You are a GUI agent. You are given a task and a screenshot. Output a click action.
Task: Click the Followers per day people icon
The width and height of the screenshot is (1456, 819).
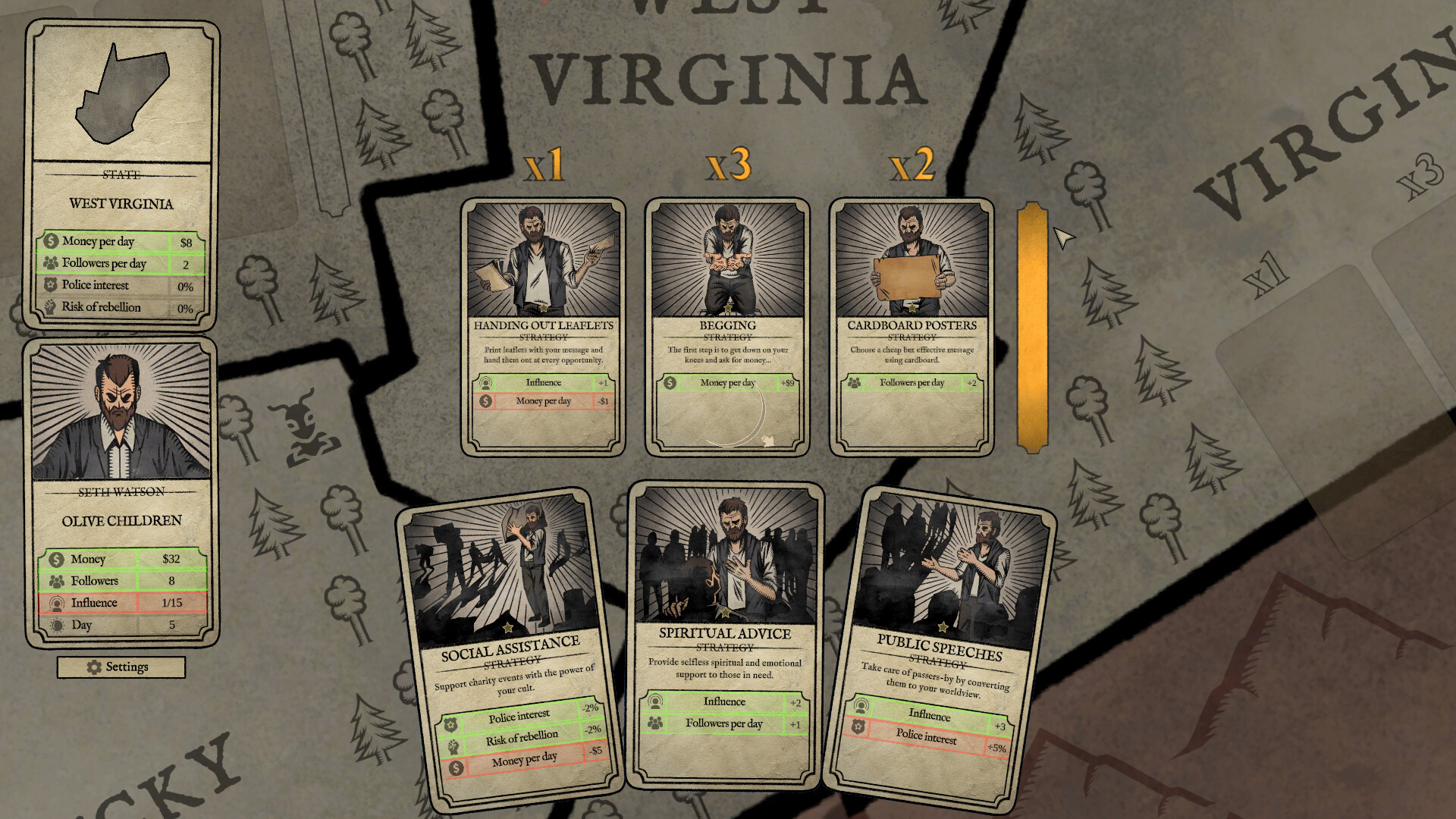(52, 263)
